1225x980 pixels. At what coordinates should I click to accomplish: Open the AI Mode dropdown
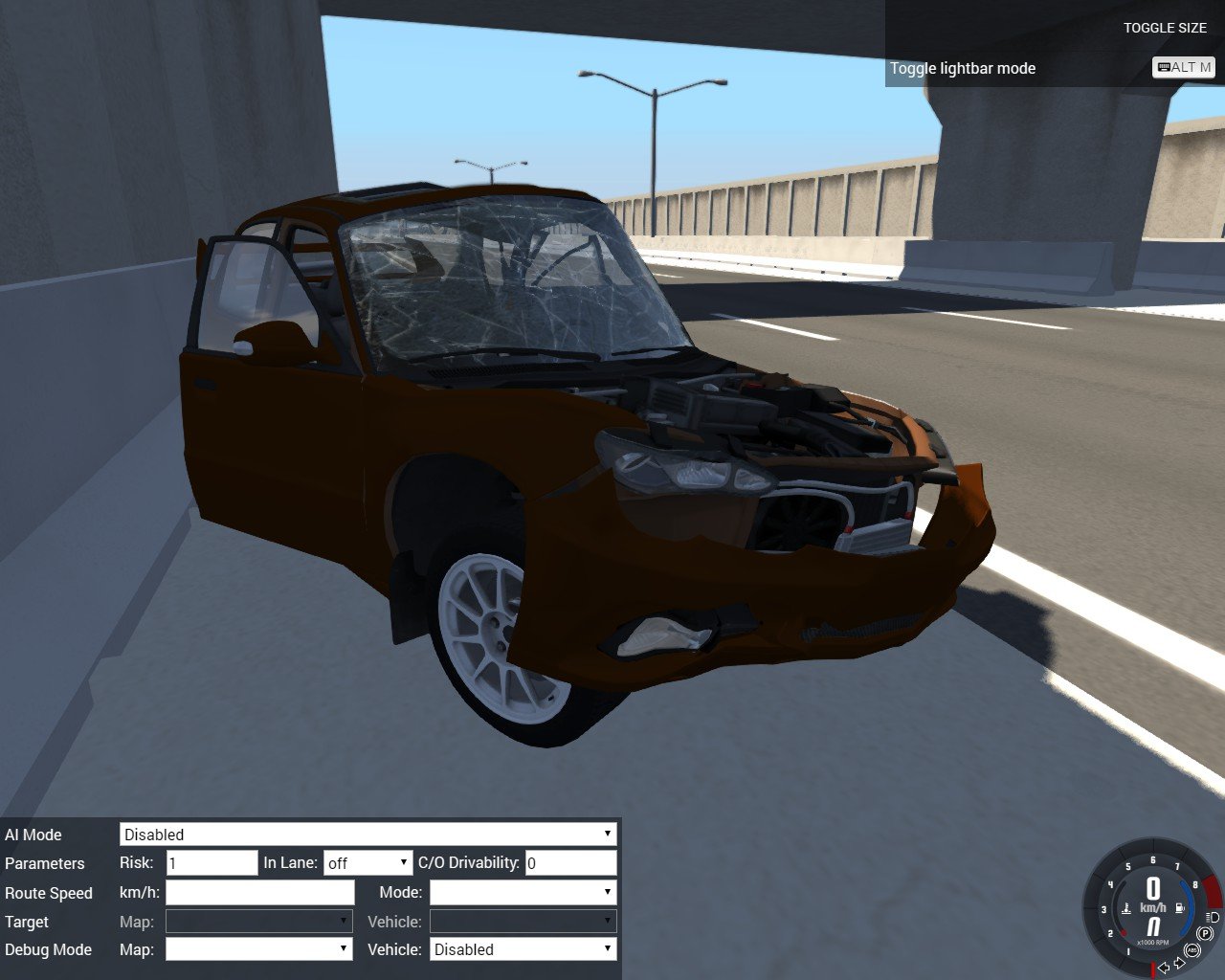pyautogui.click(x=367, y=835)
